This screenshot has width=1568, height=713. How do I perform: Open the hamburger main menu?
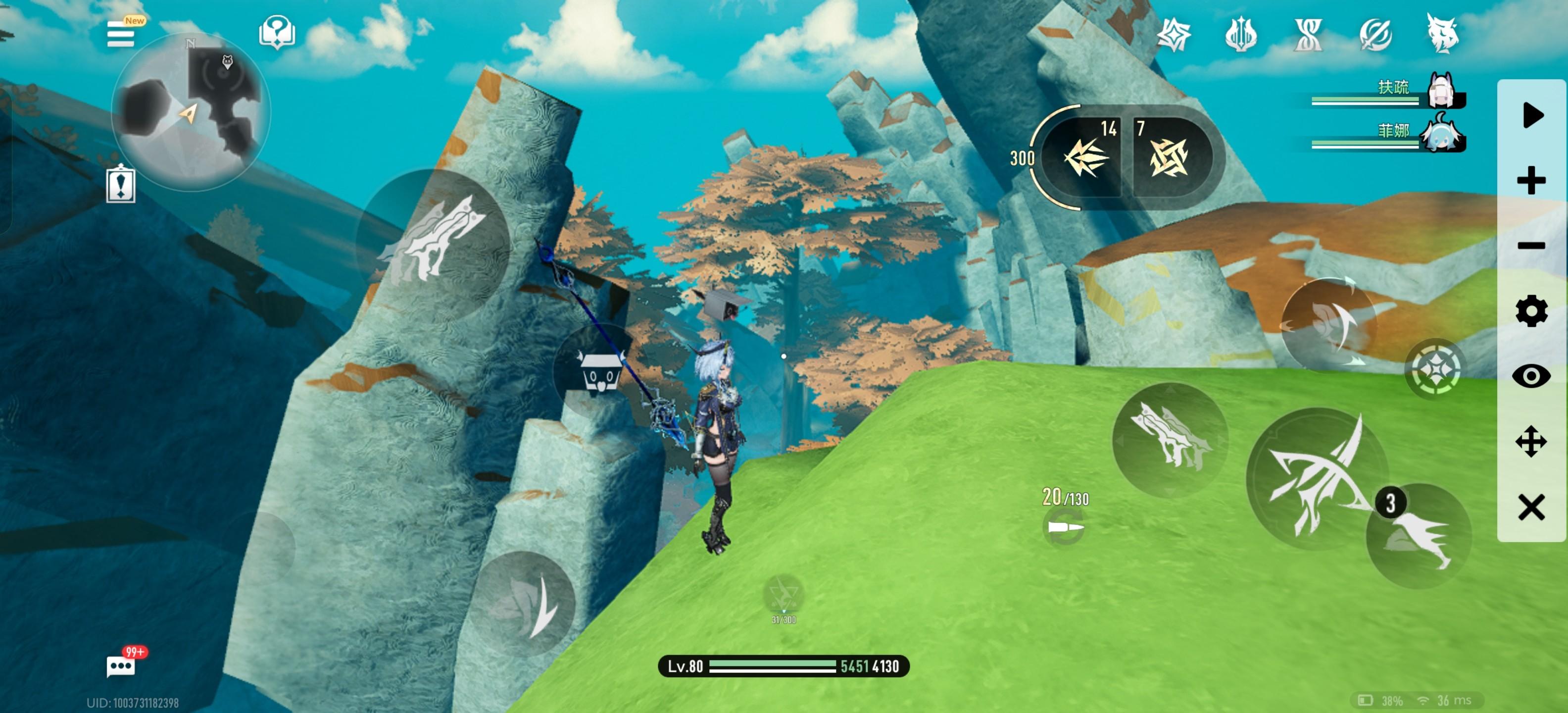(121, 35)
